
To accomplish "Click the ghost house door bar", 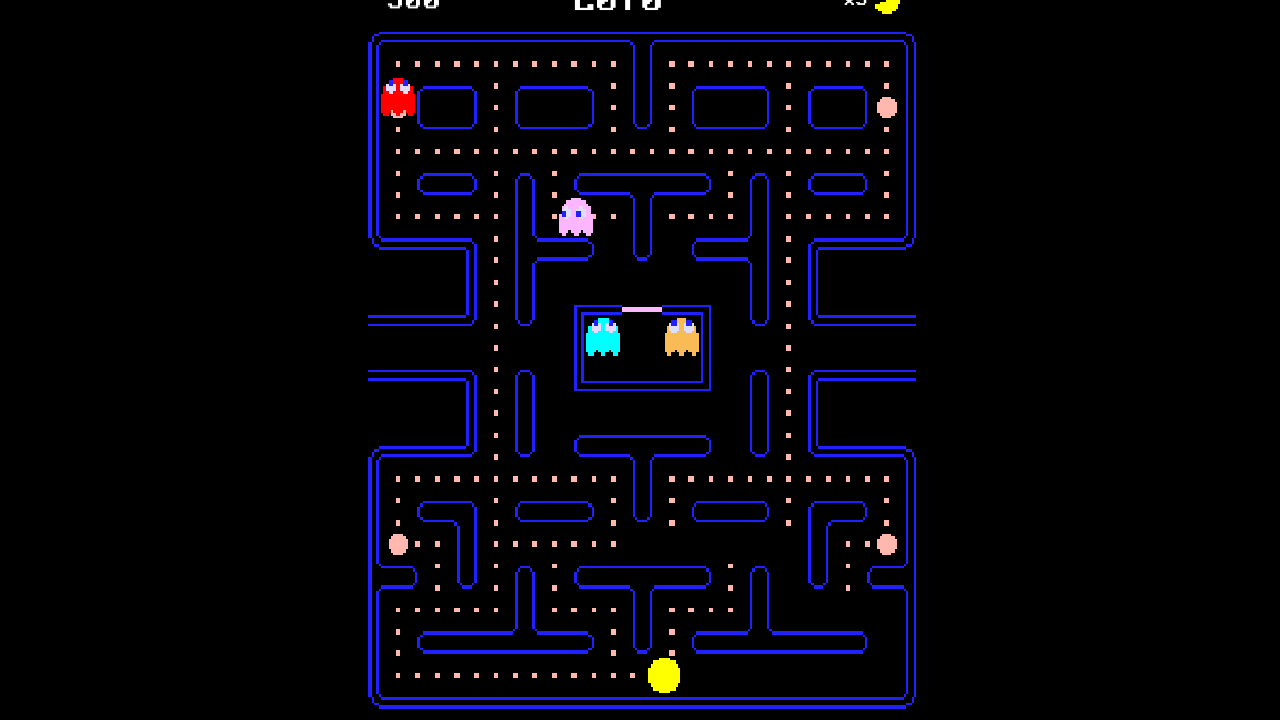I will pyautogui.click(x=641, y=308).
